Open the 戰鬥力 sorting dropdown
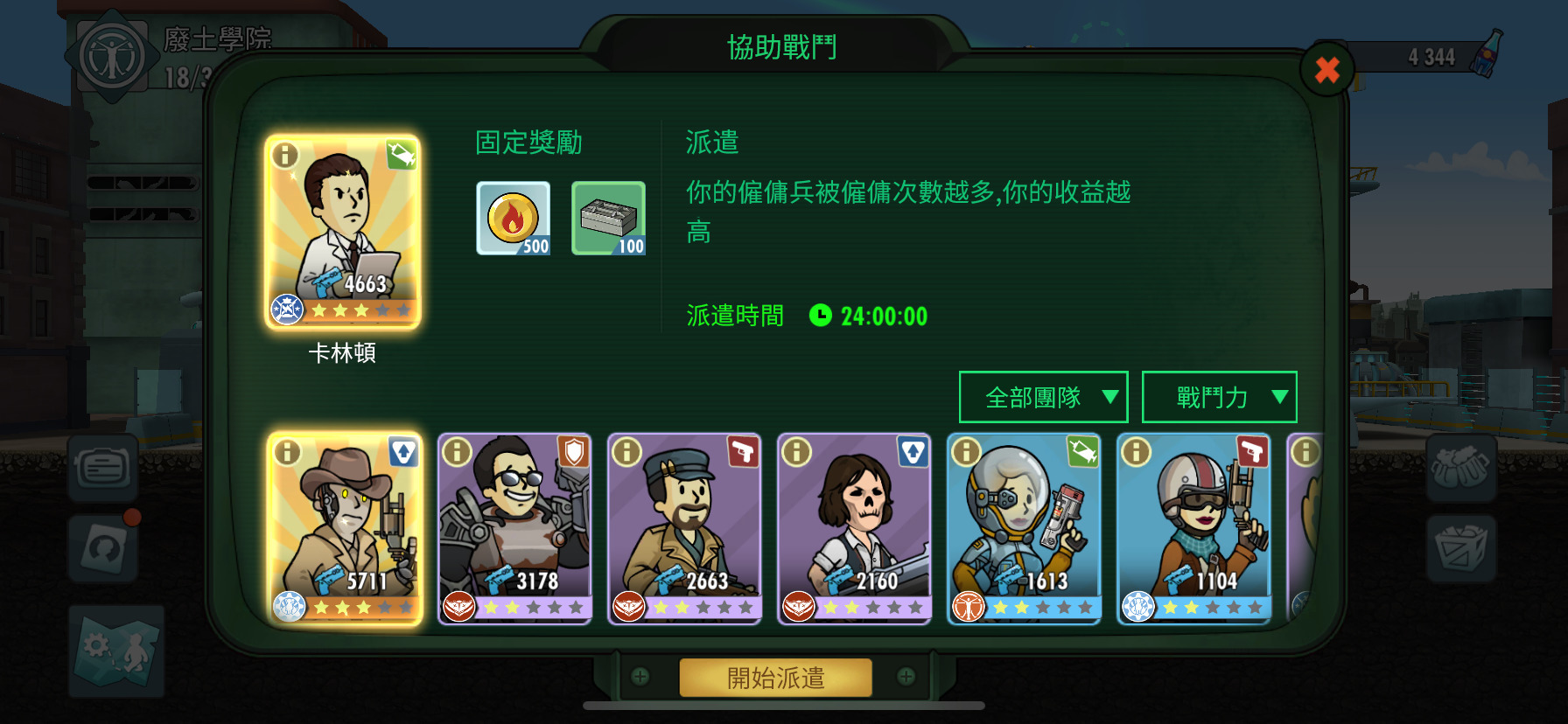Viewport: 1568px width, 724px height. pyautogui.click(x=1219, y=396)
